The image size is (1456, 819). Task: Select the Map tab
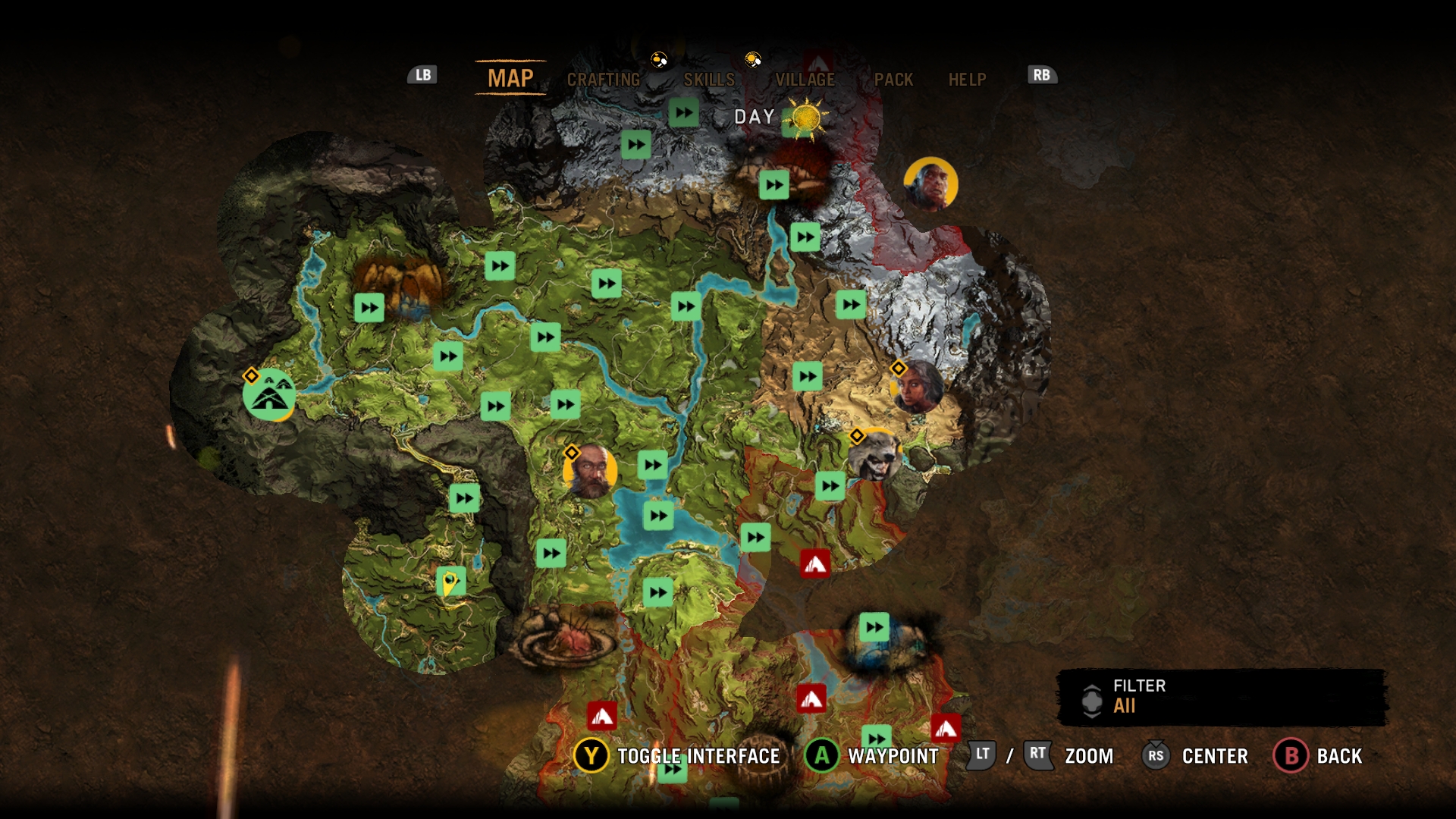(x=510, y=78)
